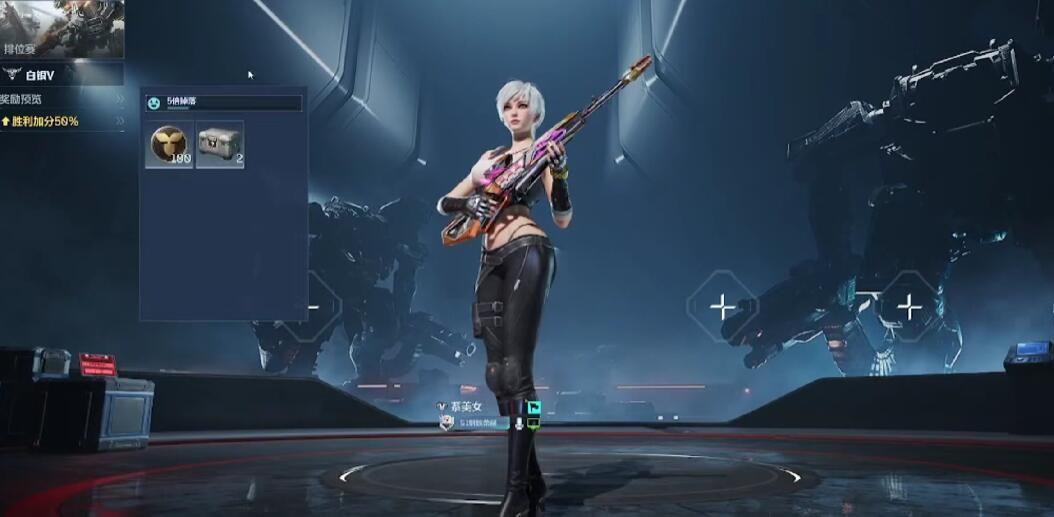The image size is (1054, 517).
Task: Open the 胜利加分50% bonus row
Action: click(62, 121)
